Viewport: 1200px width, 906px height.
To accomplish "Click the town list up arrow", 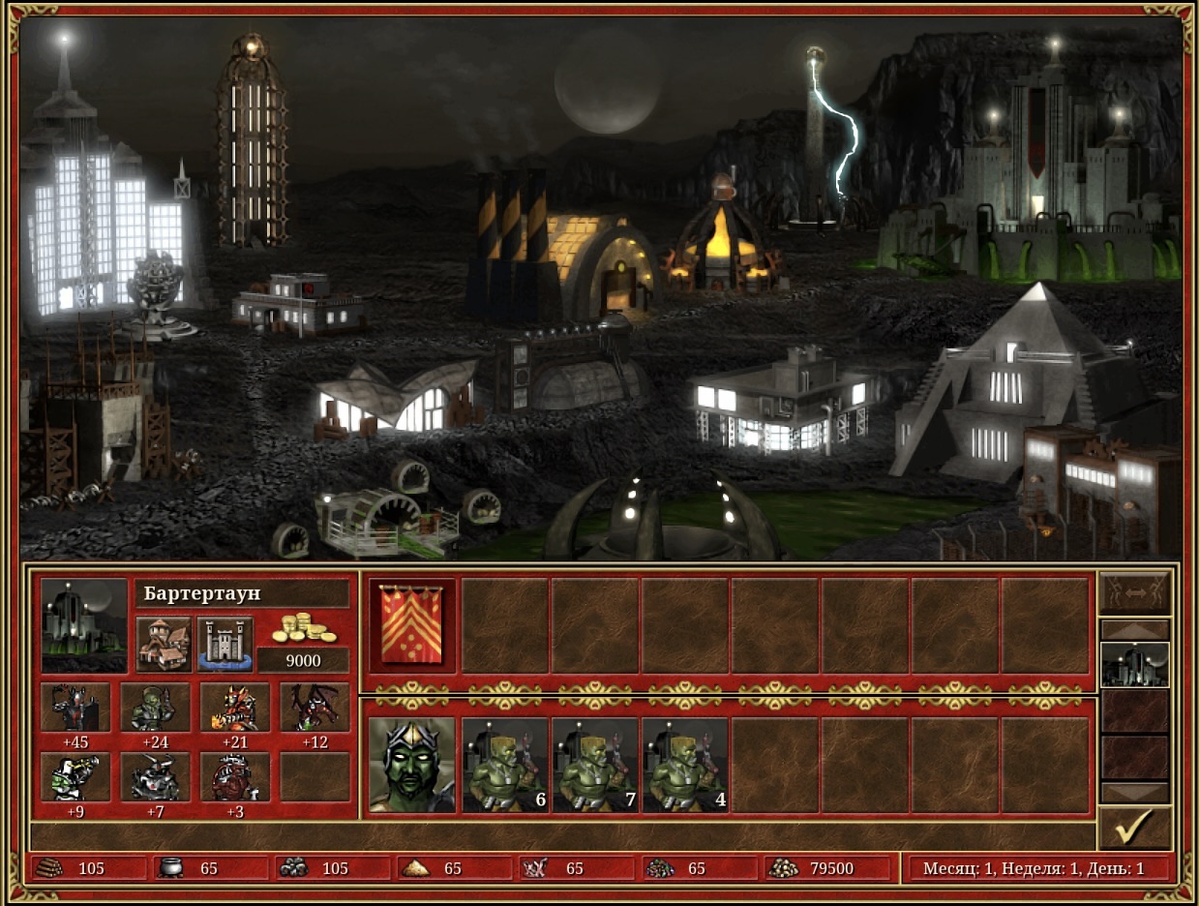I will tap(1134, 630).
